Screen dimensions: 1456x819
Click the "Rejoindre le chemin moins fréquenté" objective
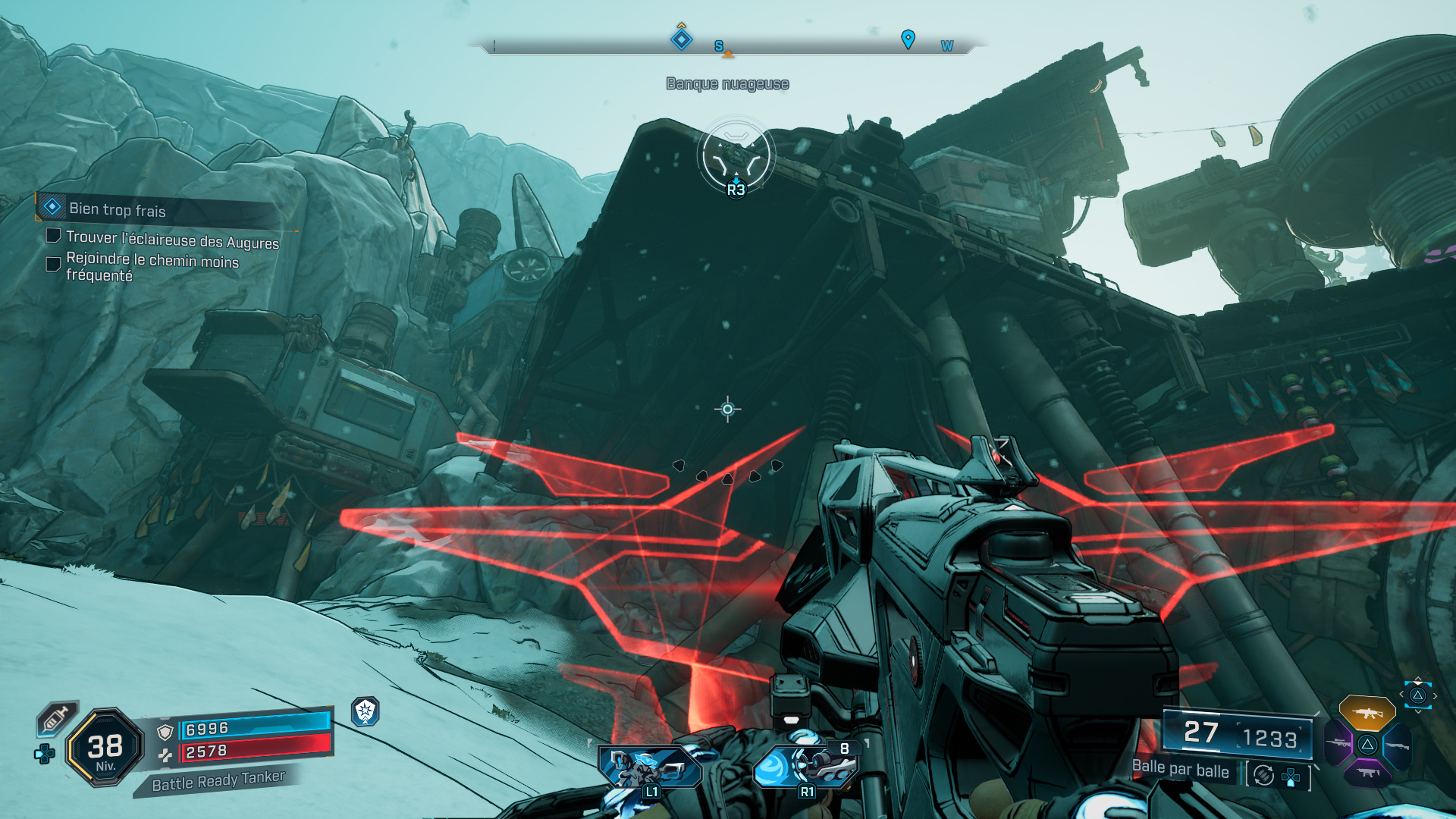coord(152,267)
